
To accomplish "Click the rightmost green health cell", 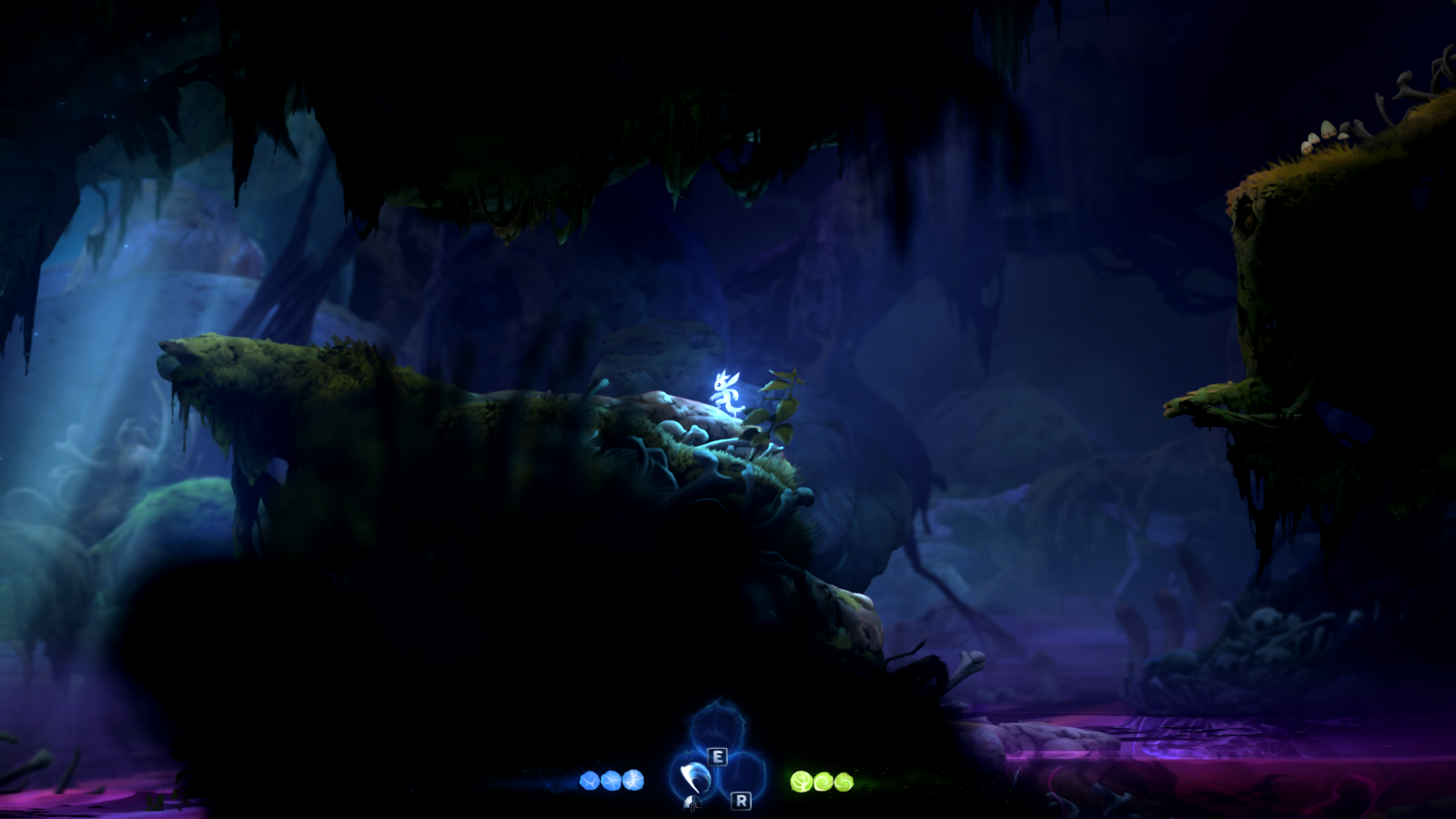I will [x=844, y=781].
